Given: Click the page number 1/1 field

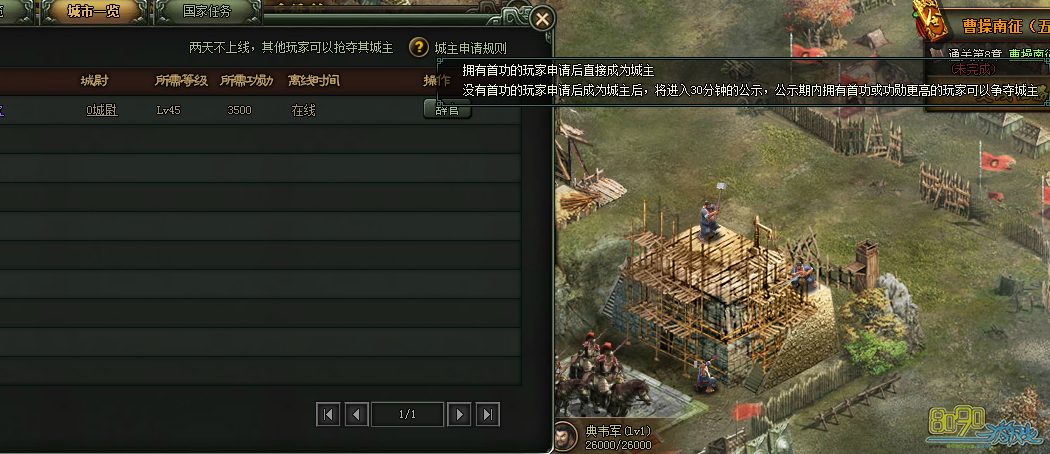Looking at the screenshot, I should [407, 414].
